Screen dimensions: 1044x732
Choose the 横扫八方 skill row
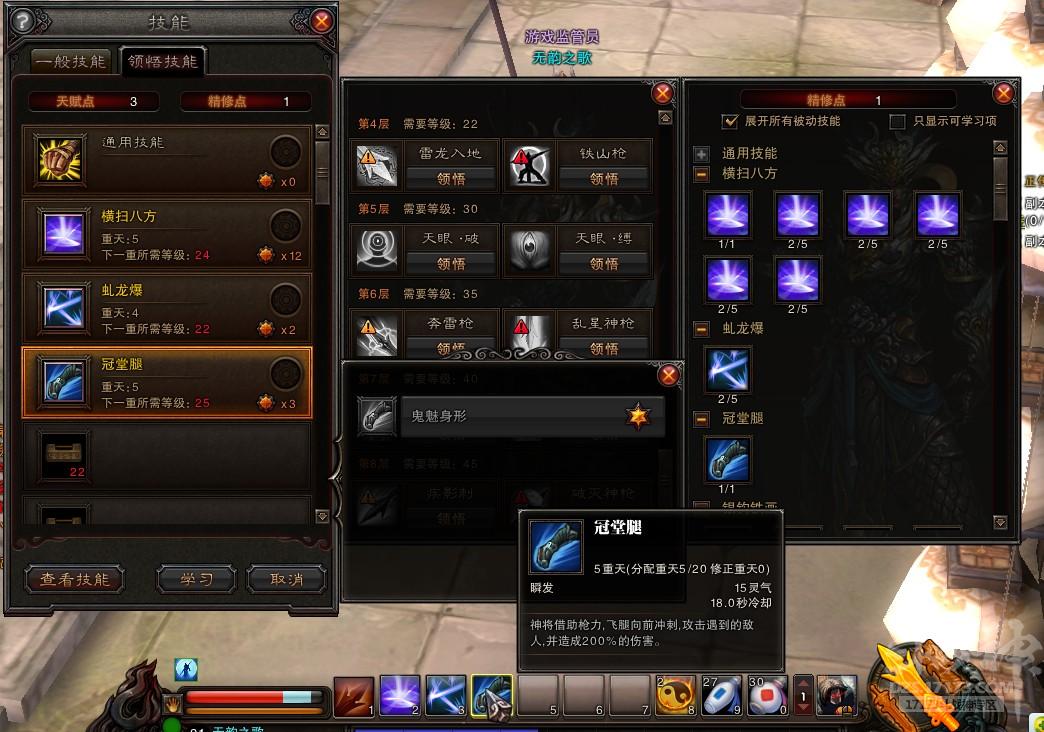(x=167, y=234)
